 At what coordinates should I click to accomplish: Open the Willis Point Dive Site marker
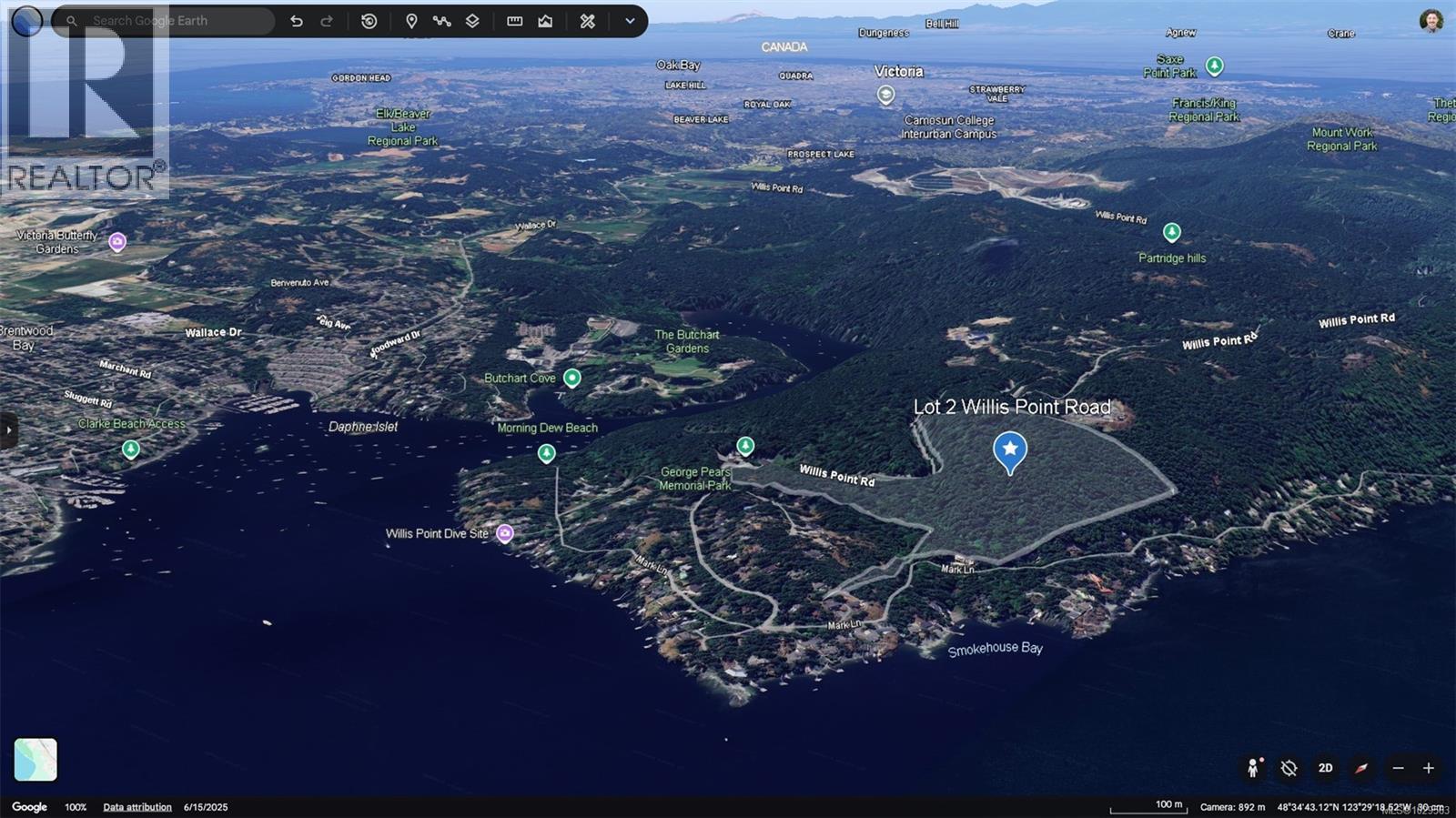tap(506, 533)
